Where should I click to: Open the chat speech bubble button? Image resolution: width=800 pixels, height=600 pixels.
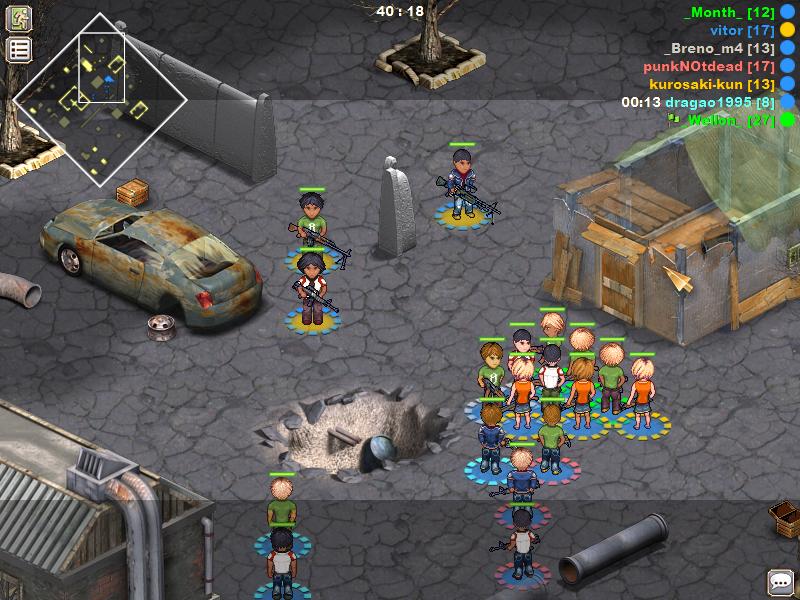pos(780,582)
